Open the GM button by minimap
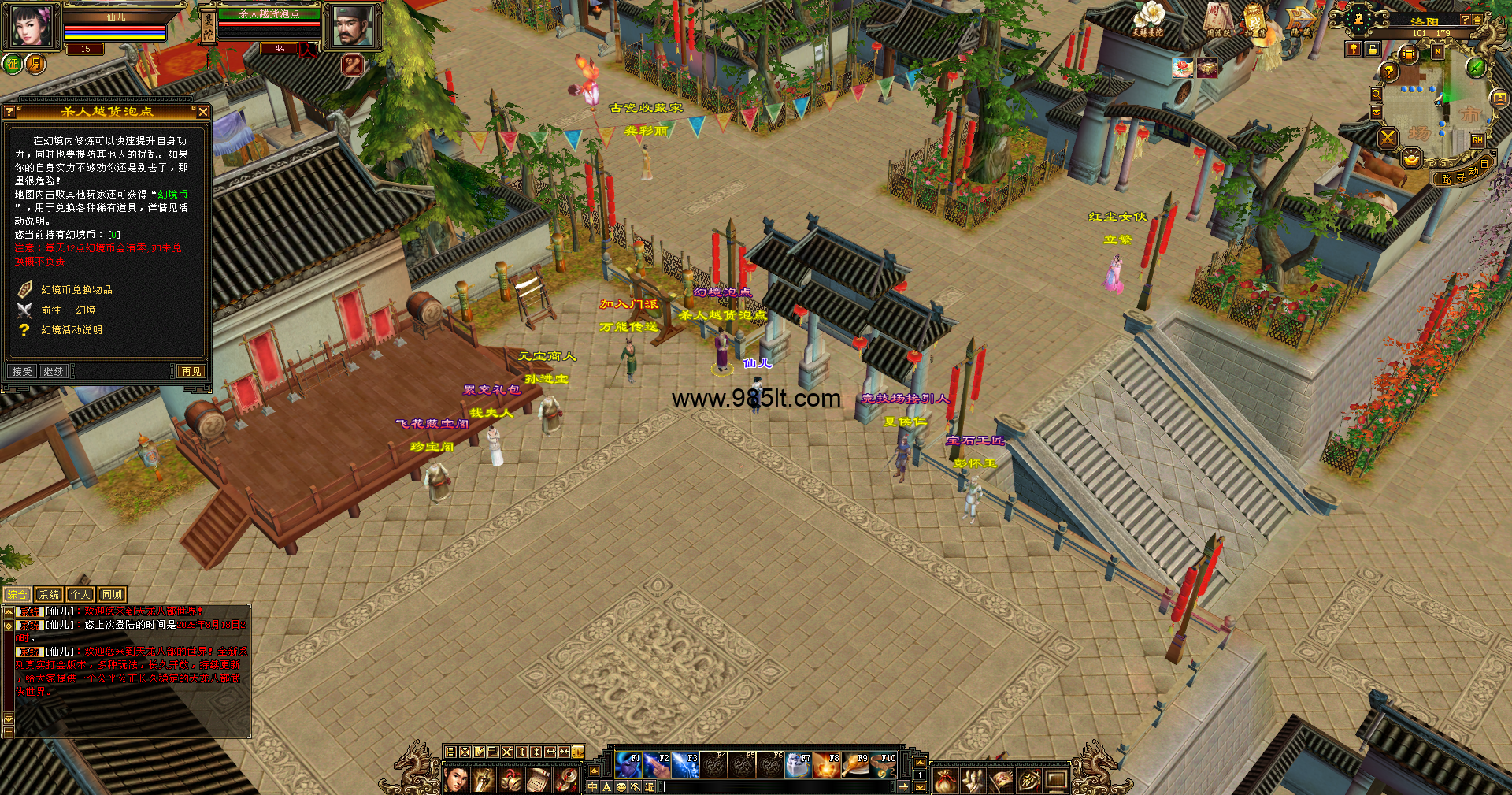The image size is (1512, 795). (1477, 140)
